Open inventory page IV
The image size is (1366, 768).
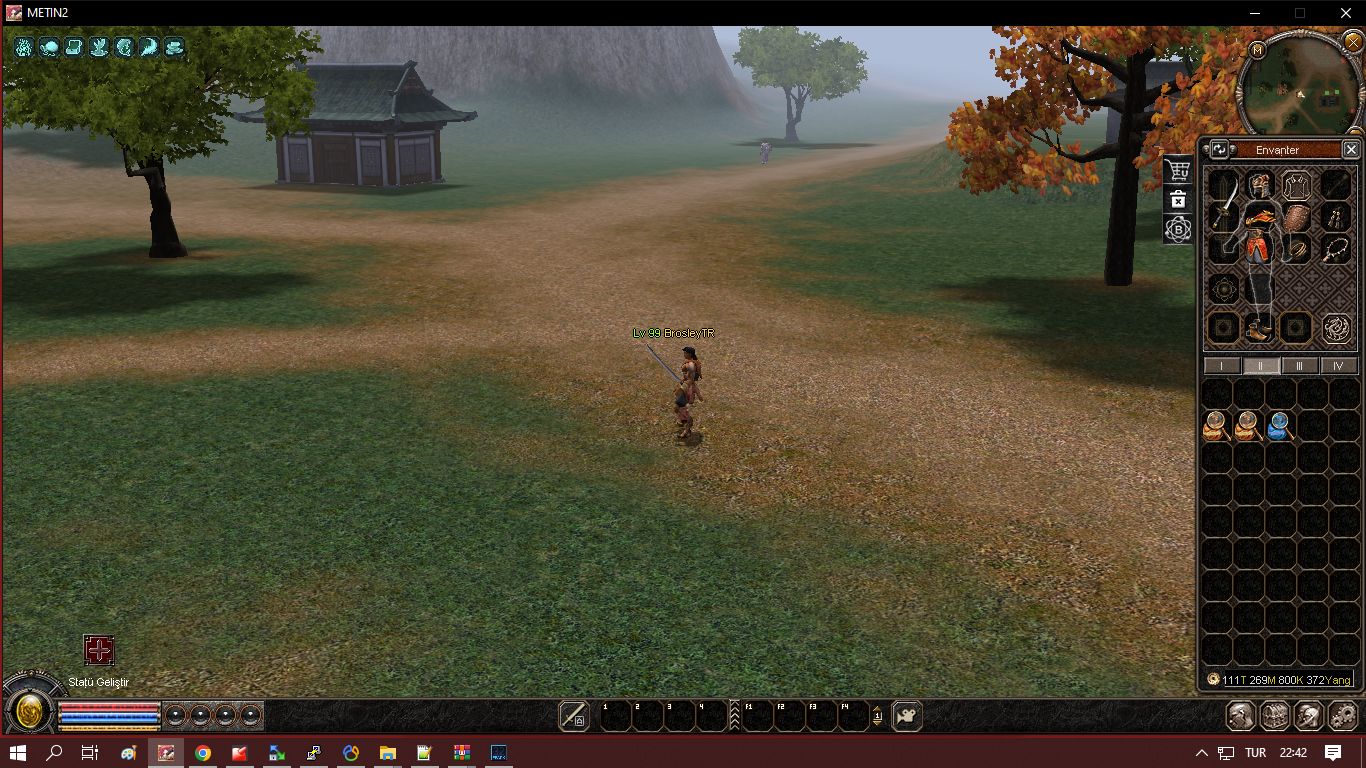coord(1339,366)
